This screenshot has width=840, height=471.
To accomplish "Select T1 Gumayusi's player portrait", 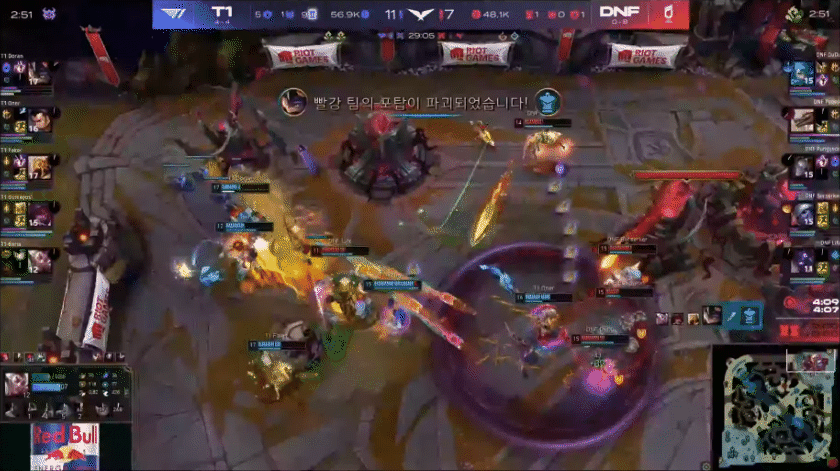I will [40, 214].
